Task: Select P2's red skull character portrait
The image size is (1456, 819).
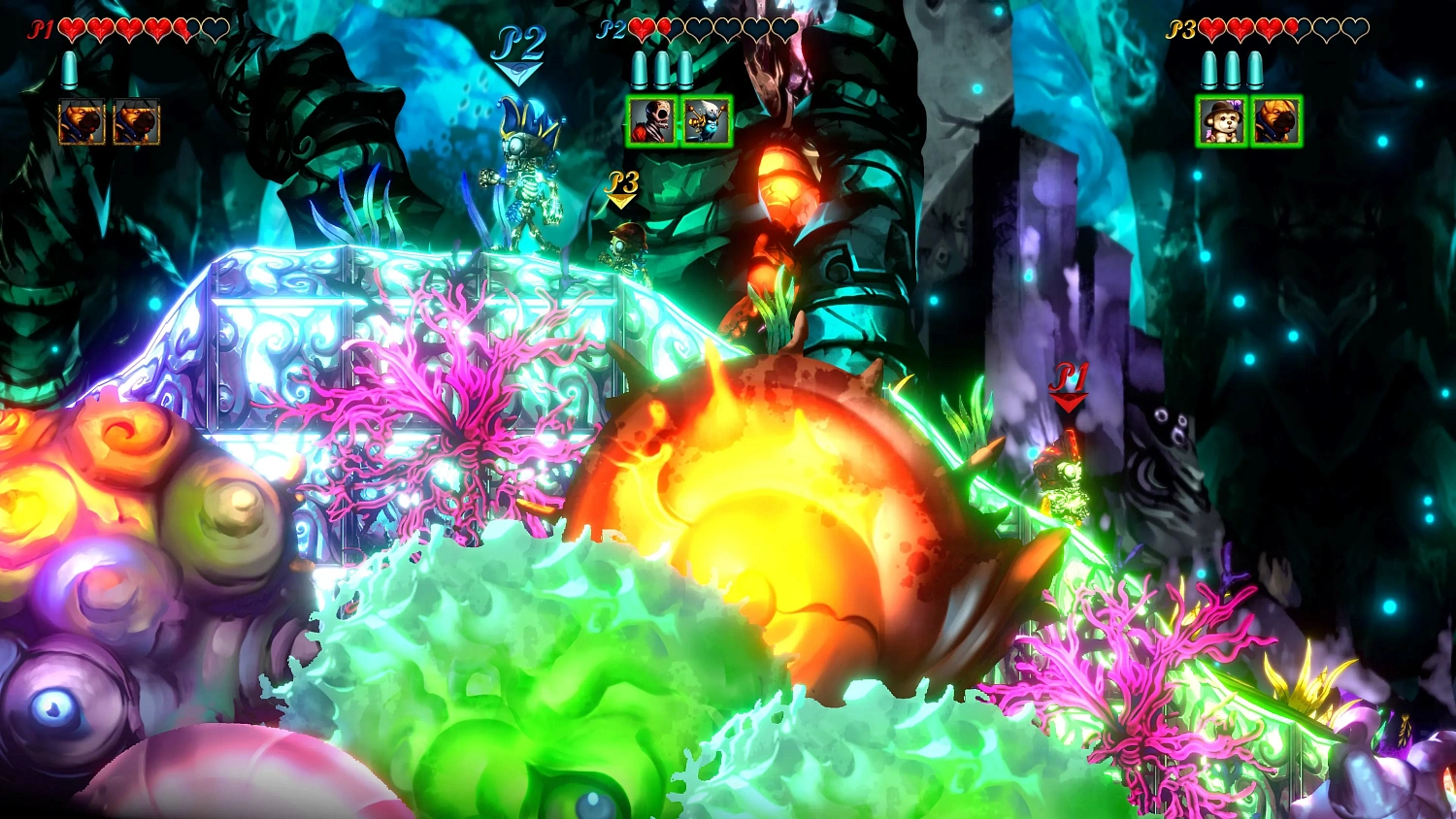Action: 650,121
